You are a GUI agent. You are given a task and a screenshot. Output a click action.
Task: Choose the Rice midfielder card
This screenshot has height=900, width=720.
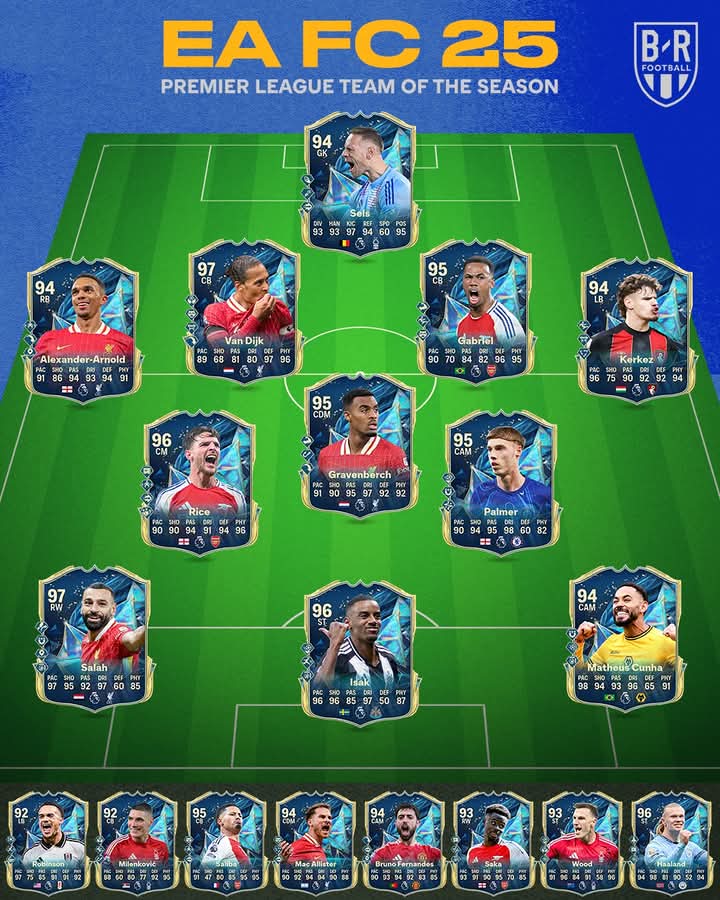[199, 480]
